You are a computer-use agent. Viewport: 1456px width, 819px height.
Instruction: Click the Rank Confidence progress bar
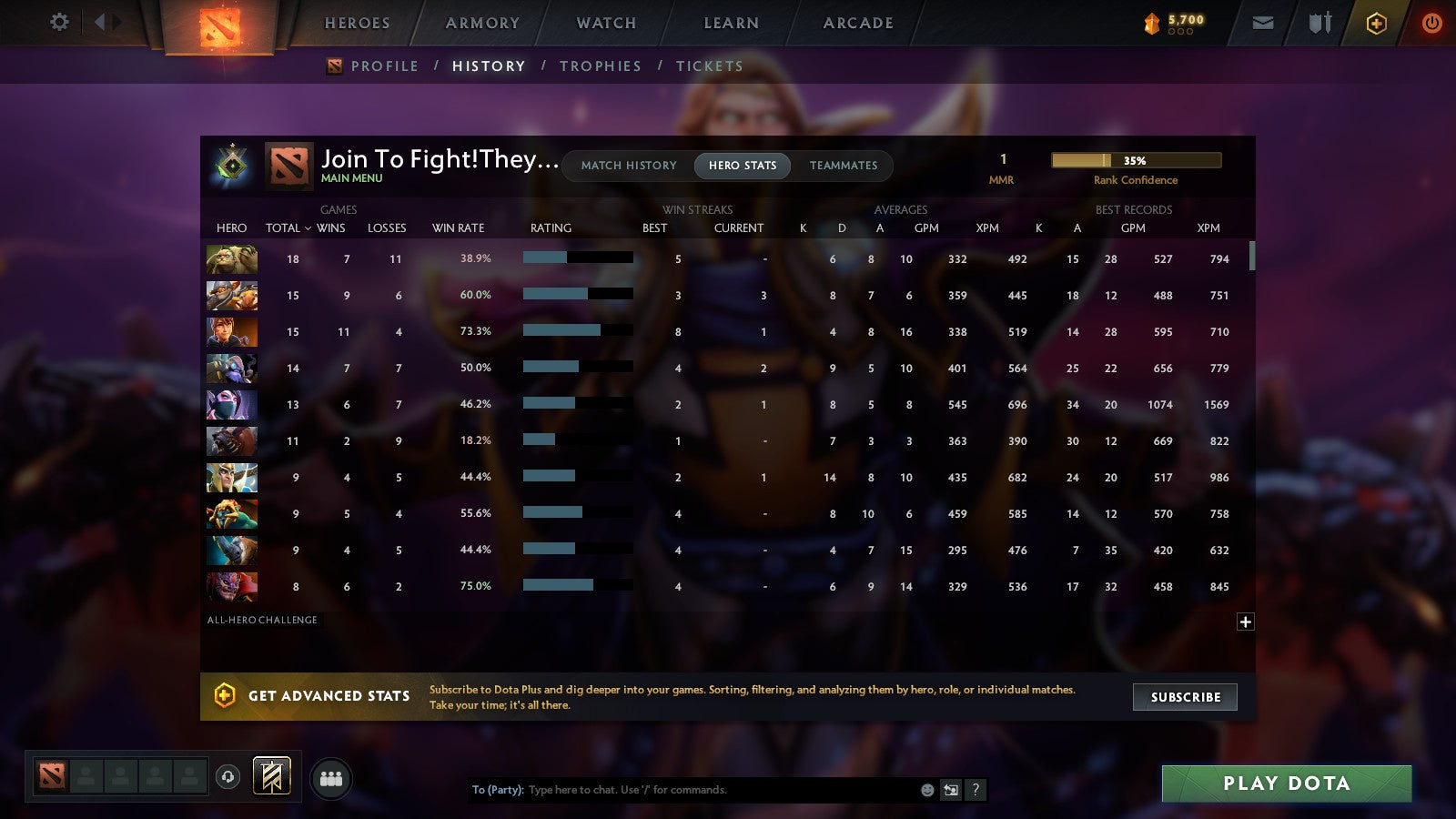click(1136, 160)
